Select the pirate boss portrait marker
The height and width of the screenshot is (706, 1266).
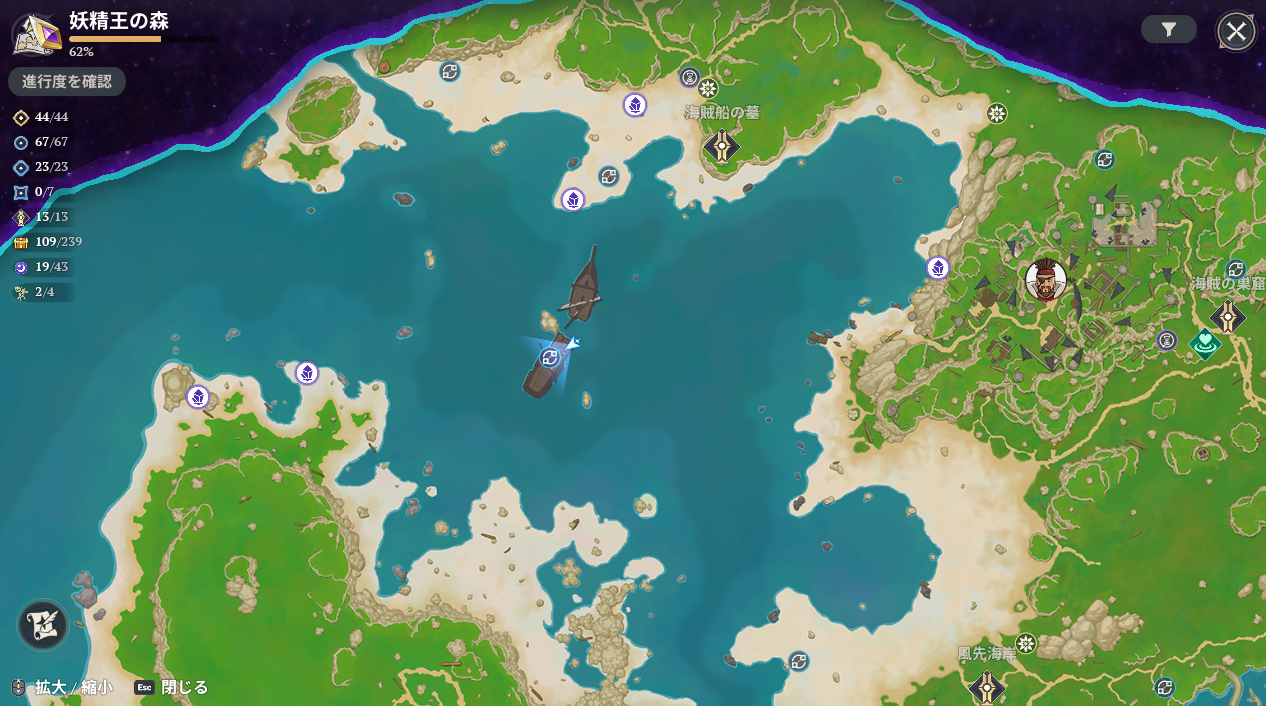click(1046, 280)
